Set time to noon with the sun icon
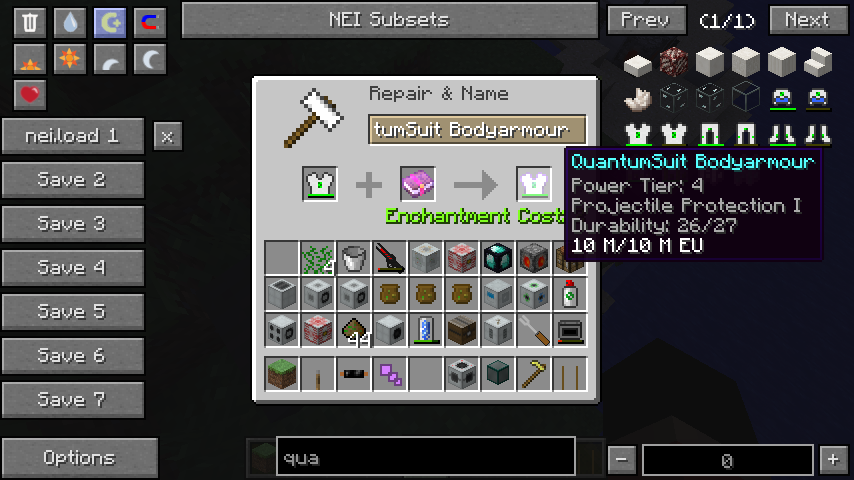The height and width of the screenshot is (480, 854). pos(70,60)
